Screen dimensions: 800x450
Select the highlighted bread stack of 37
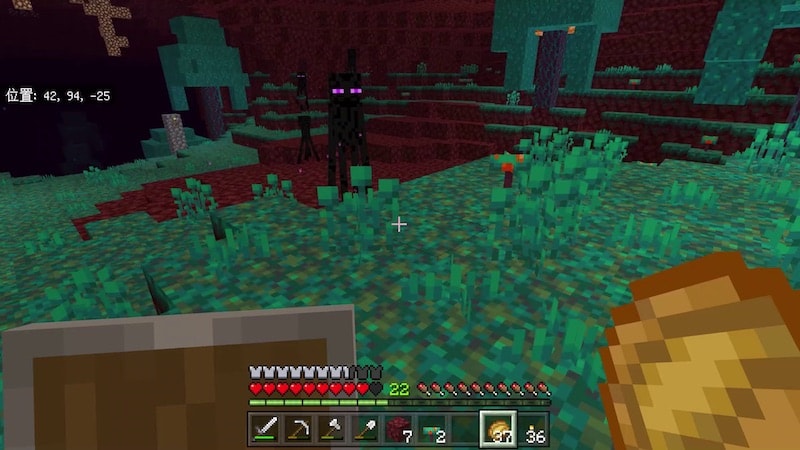pyautogui.click(x=497, y=429)
